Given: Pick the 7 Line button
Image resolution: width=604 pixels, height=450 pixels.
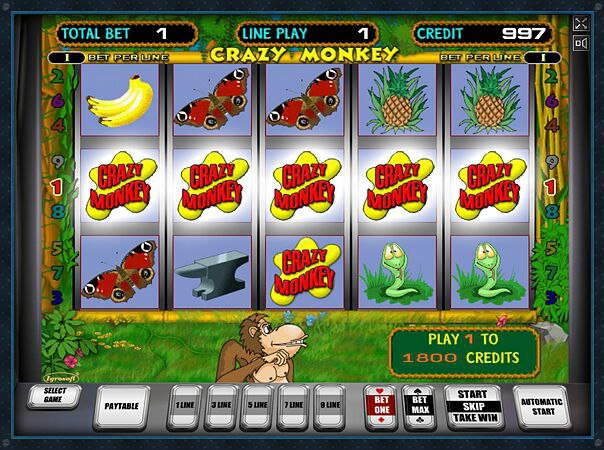Looking at the screenshot, I should coord(291,406).
